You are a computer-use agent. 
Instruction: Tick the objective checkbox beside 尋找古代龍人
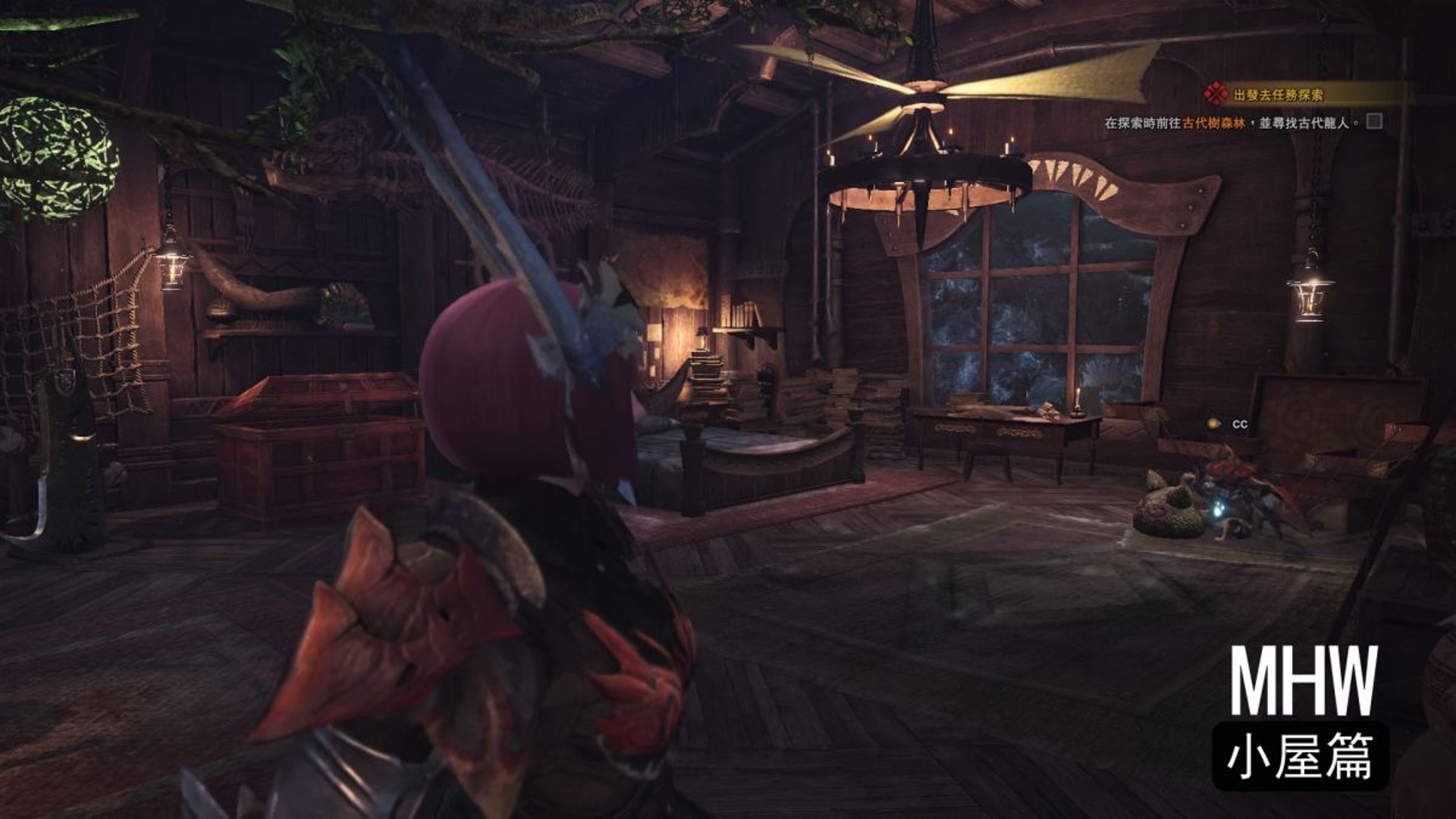1374,121
